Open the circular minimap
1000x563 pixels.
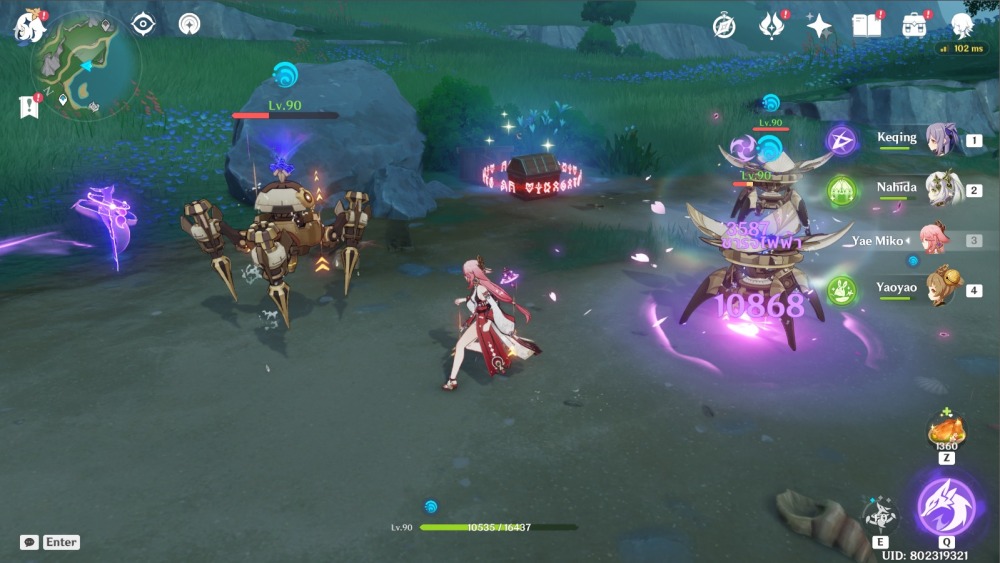click(86, 66)
